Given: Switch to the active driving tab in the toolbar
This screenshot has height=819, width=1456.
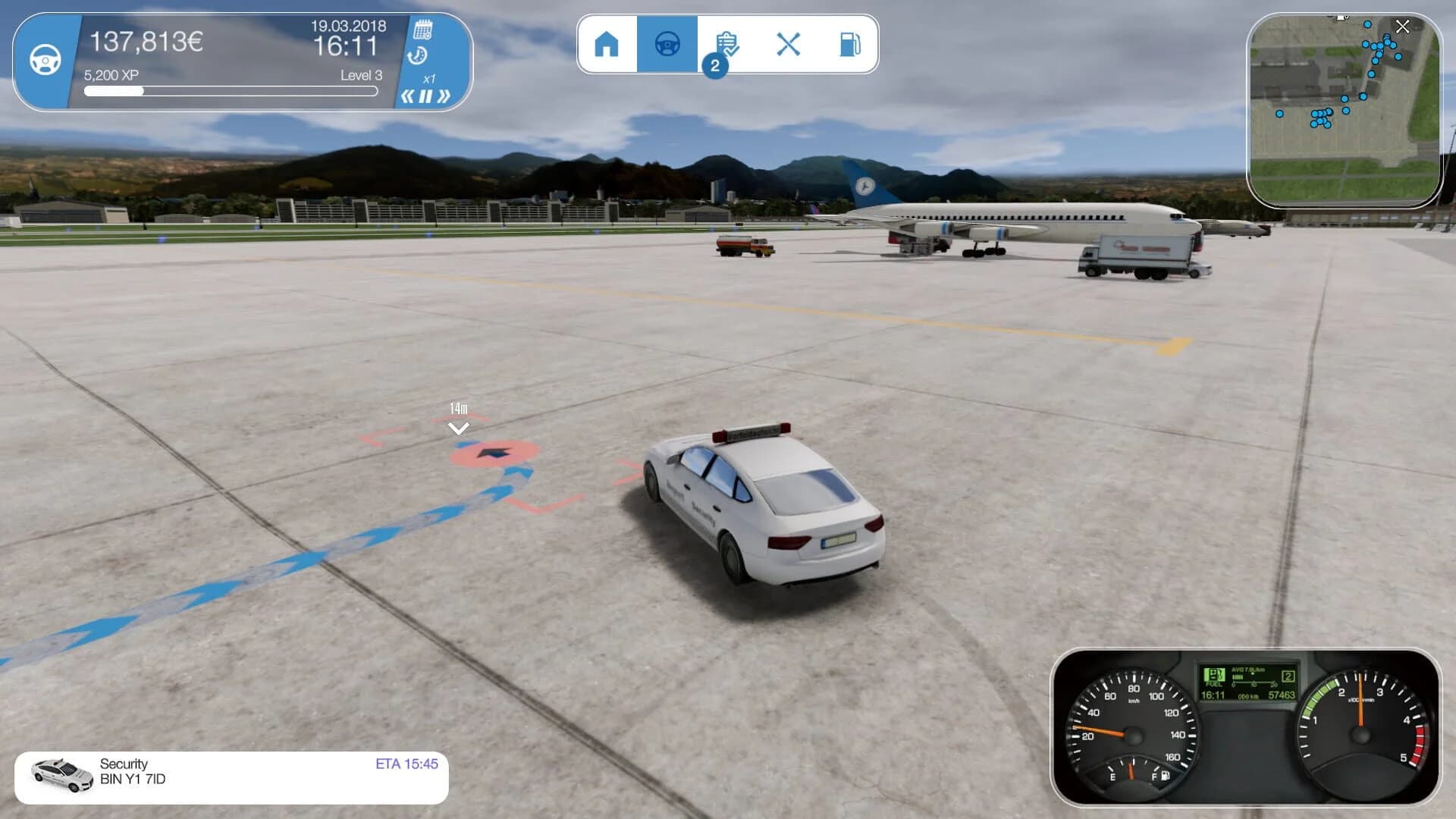Looking at the screenshot, I should pyautogui.click(x=667, y=44).
